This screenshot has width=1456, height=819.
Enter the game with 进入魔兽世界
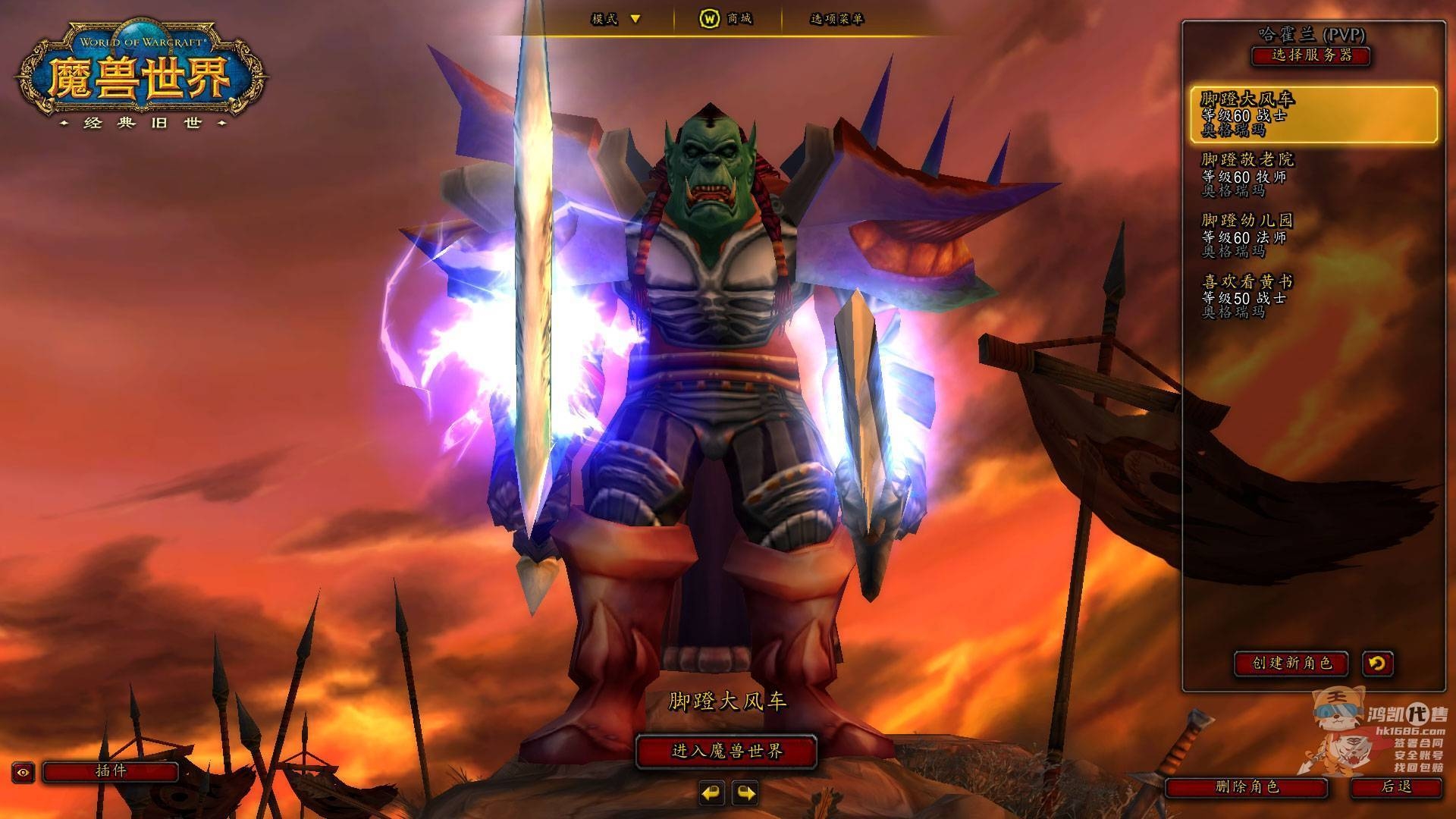point(726,752)
